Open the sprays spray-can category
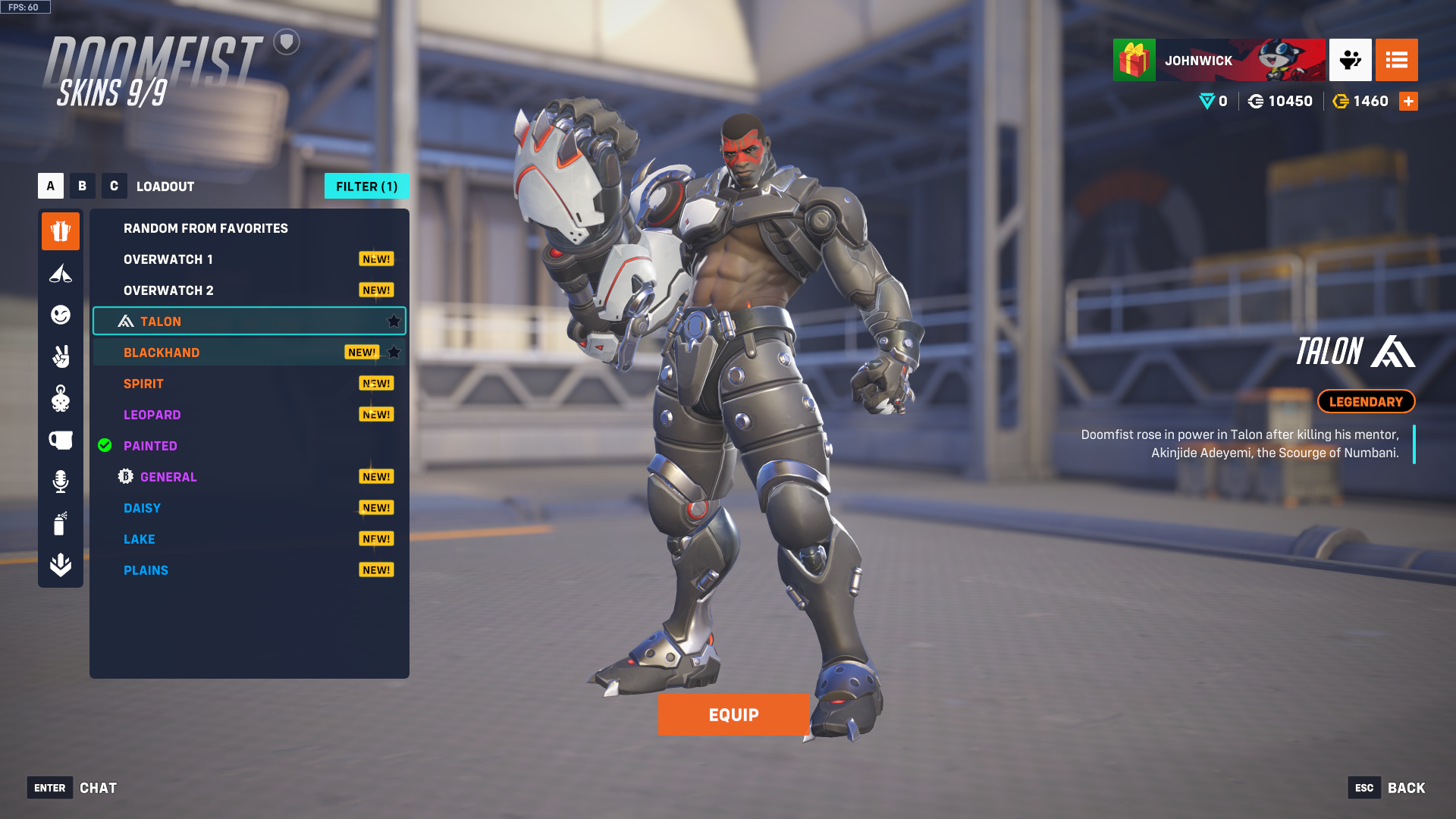Viewport: 1456px width, 819px height. click(x=61, y=523)
